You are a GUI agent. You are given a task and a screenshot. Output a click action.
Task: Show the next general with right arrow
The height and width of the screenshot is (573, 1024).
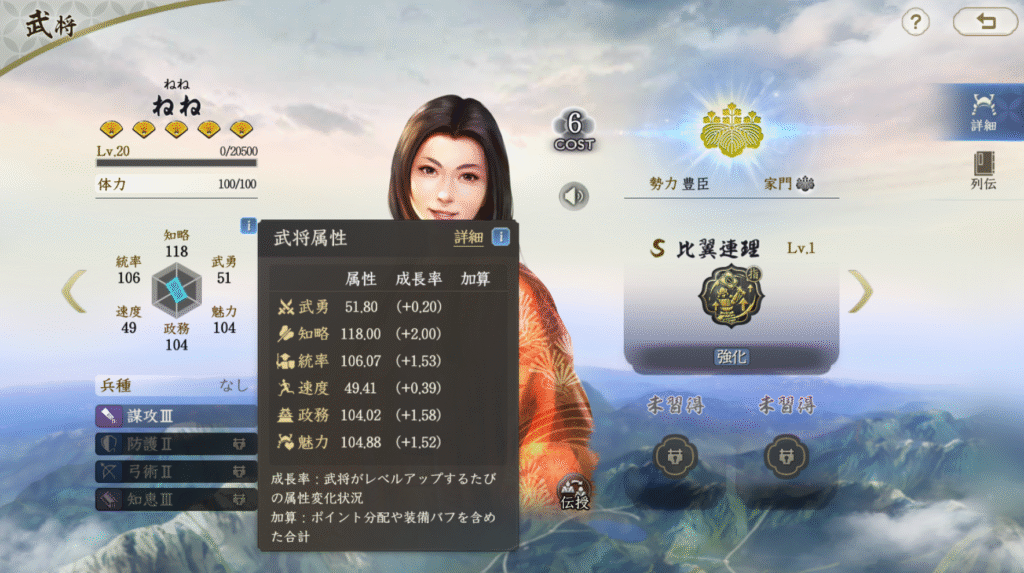(860, 291)
